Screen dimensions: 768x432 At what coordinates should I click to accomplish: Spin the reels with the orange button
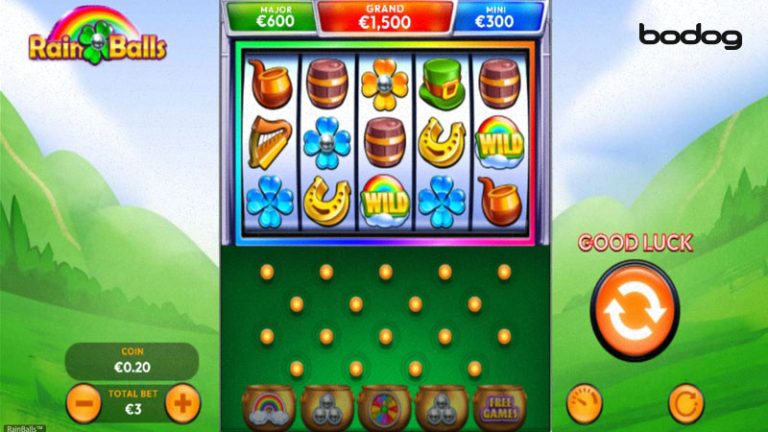pos(634,309)
